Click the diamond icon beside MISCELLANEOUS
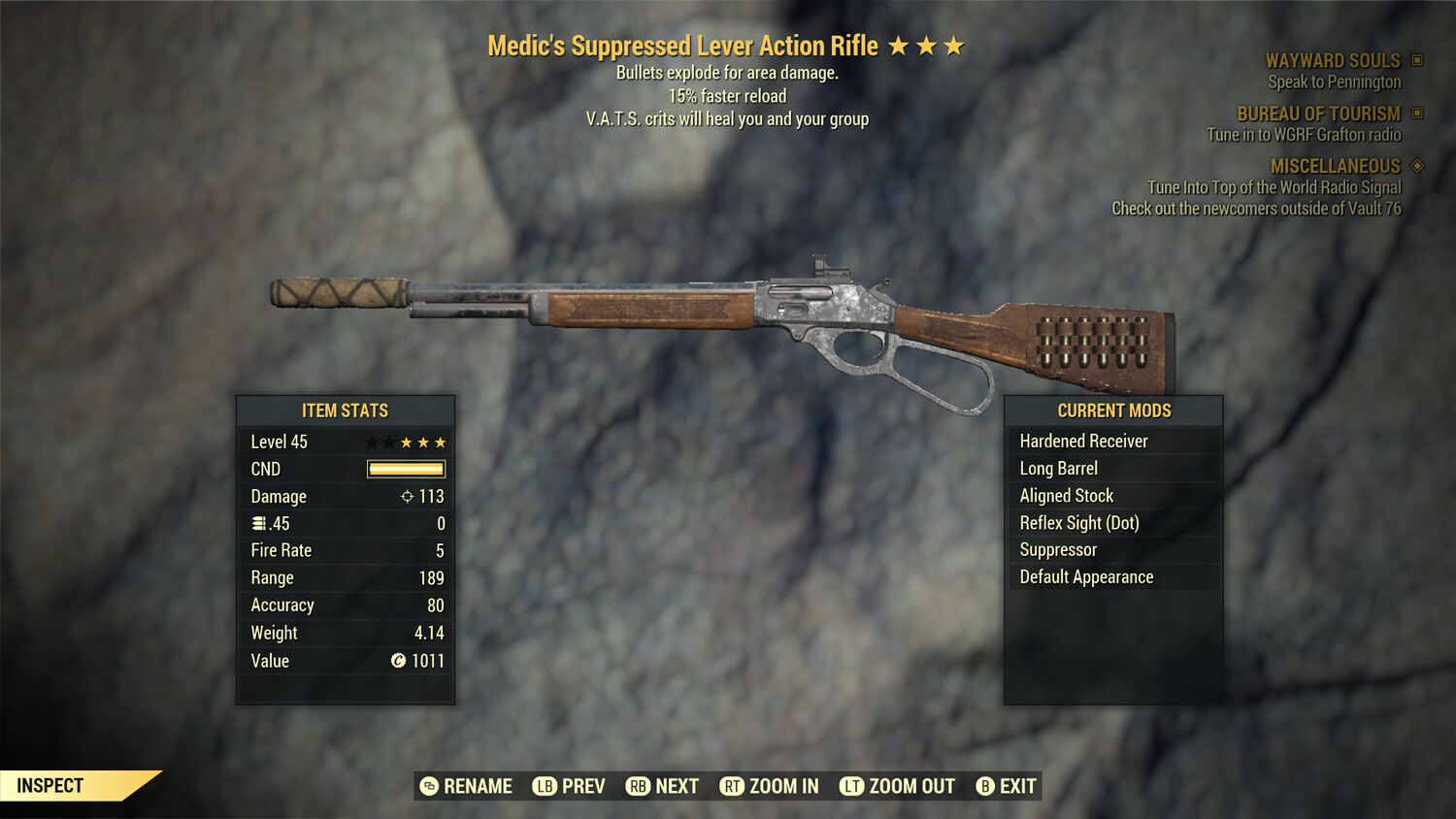Screen dimensions: 1456x819 point(1415,166)
